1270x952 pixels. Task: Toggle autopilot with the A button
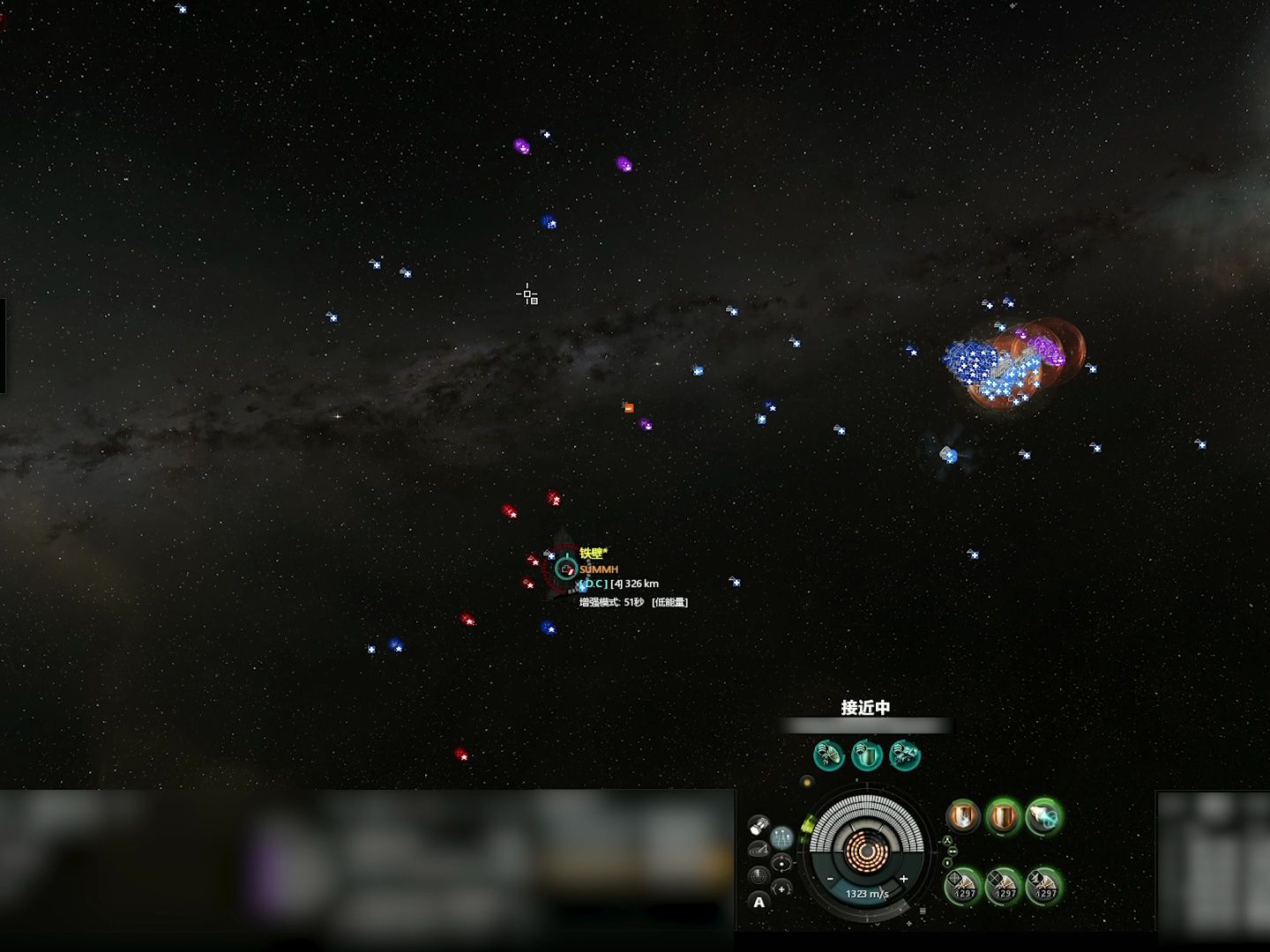[759, 903]
